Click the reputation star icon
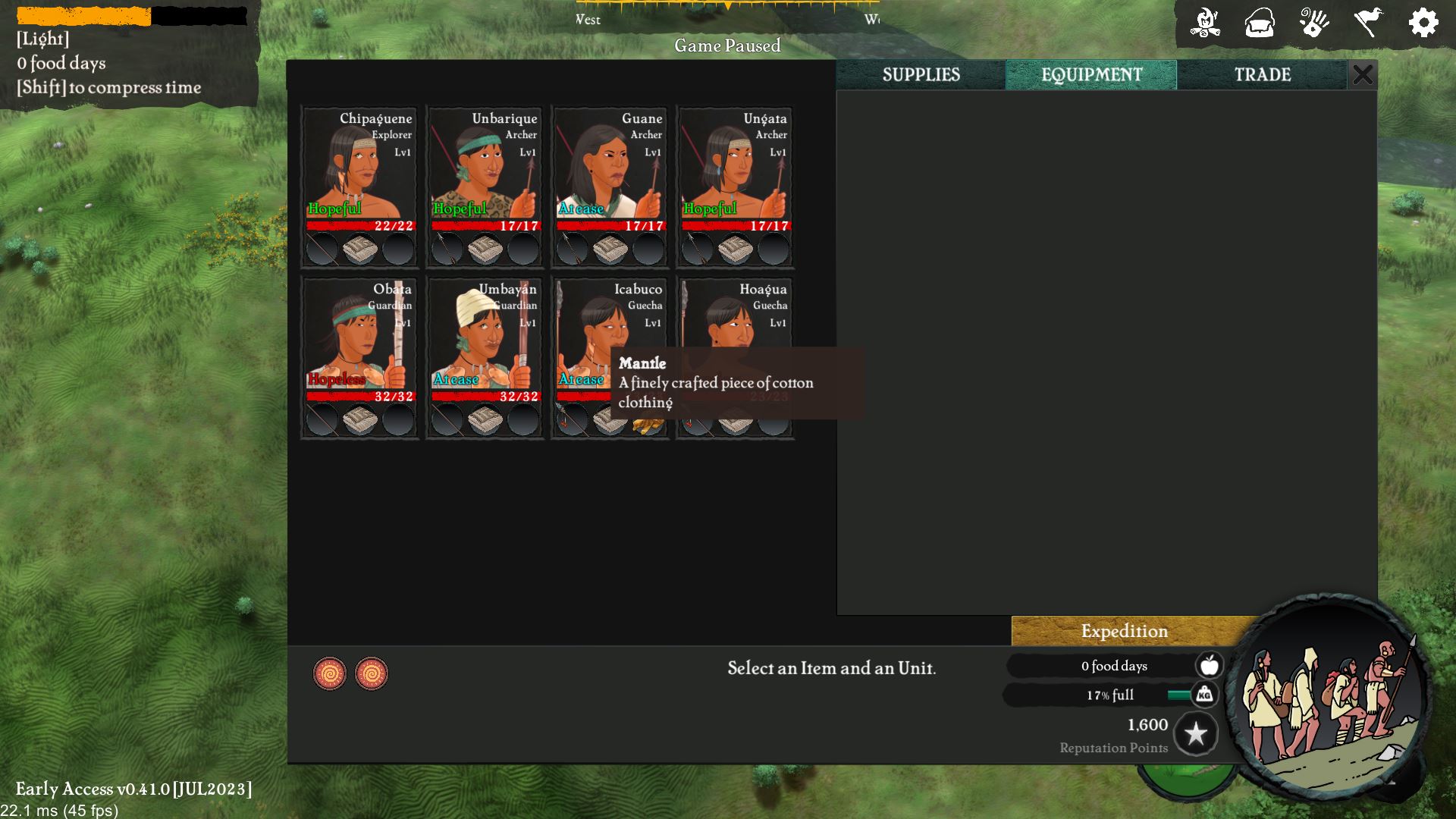The width and height of the screenshot is (1456, 819). pos(1196,733)
